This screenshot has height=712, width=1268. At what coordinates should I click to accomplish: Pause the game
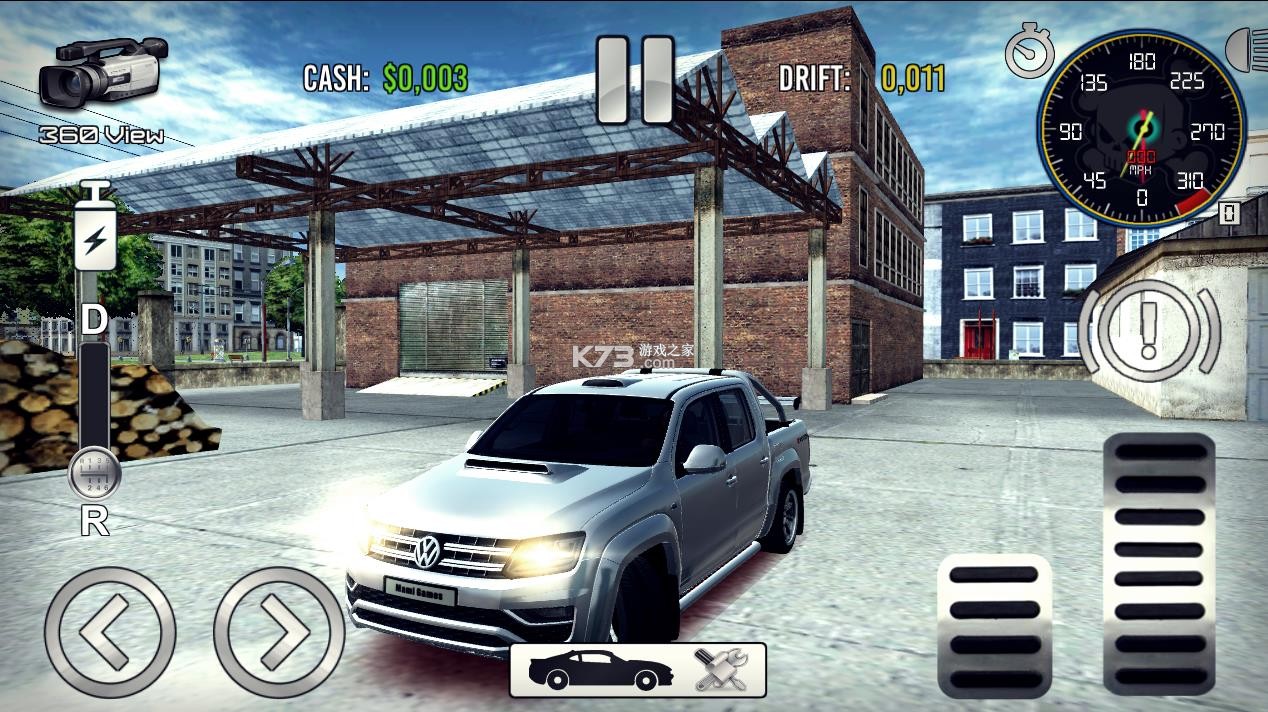(635, 80)
